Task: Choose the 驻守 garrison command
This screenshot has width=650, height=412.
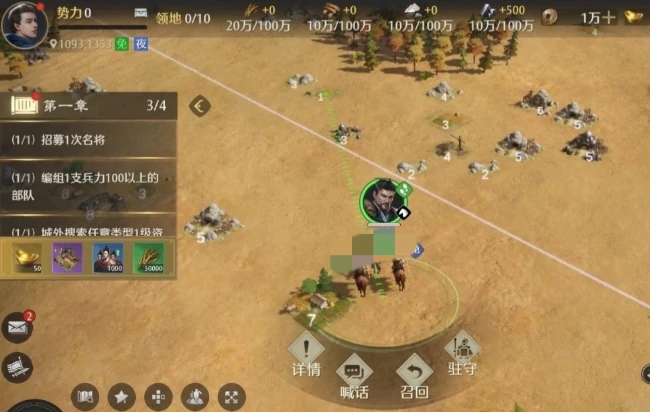Action: click(462, 353)
